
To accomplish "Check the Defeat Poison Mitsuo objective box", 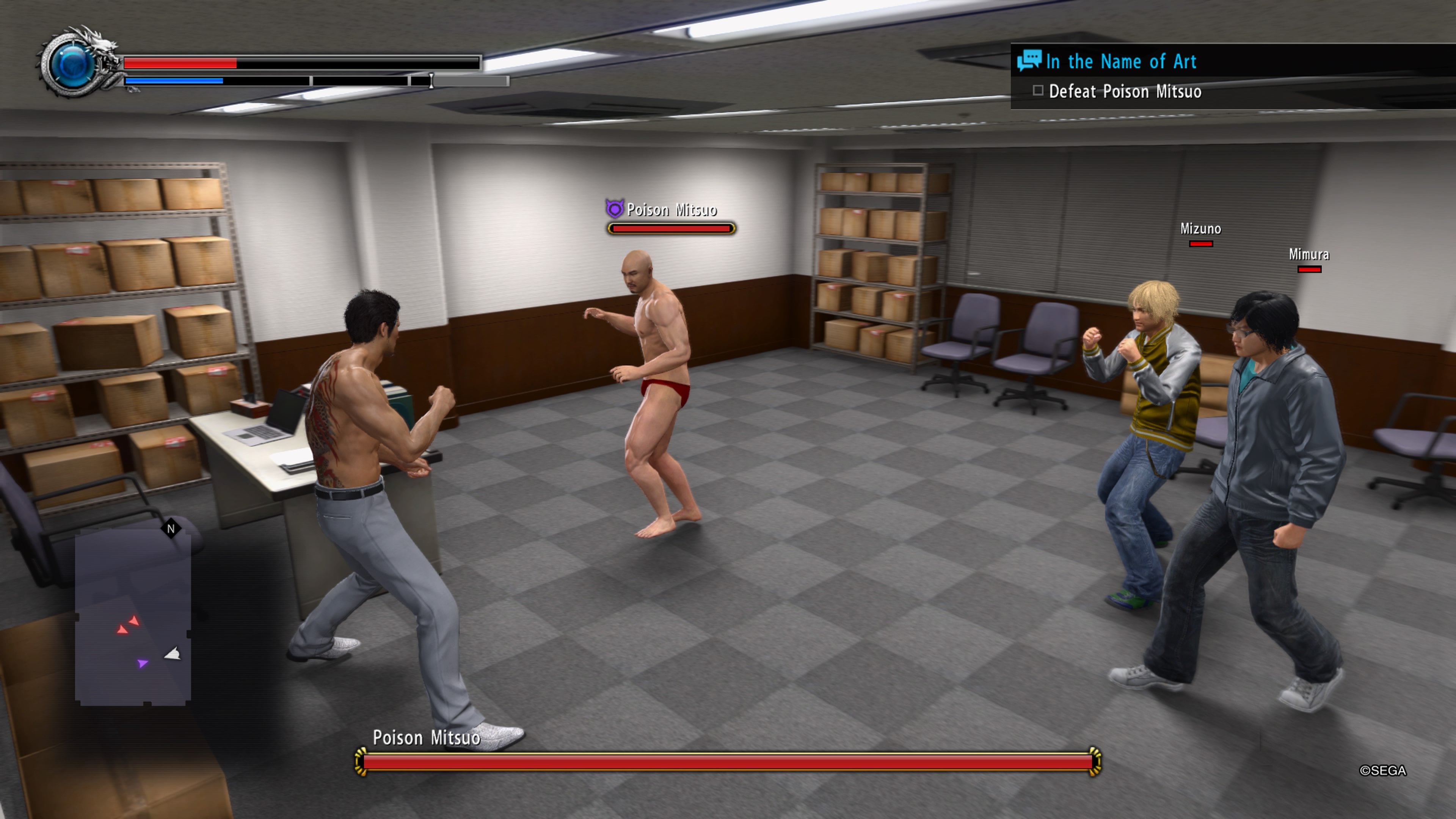I will (1038, 91).
